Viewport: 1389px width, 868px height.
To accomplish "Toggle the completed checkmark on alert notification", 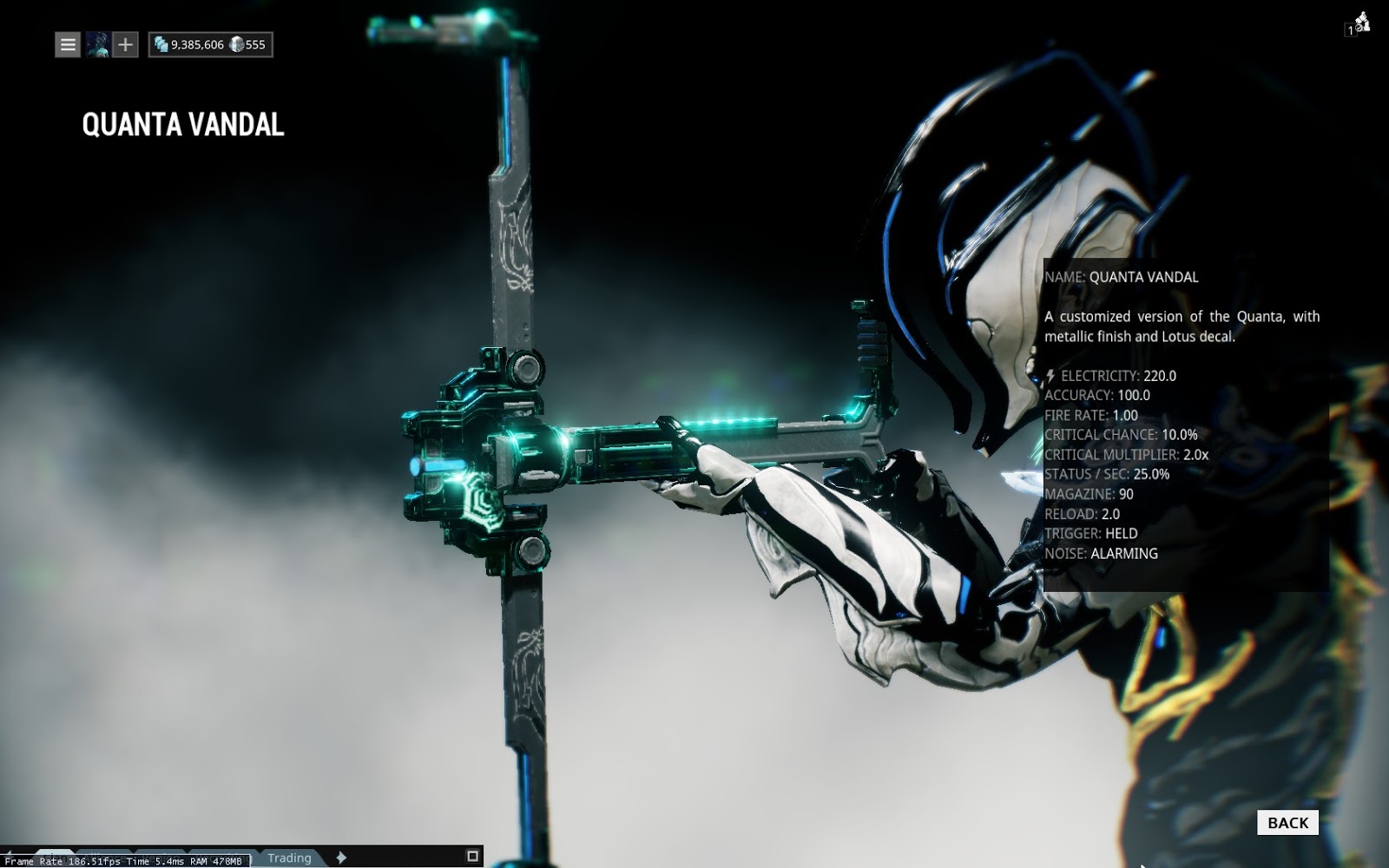I will click(x=1359, y=27).
